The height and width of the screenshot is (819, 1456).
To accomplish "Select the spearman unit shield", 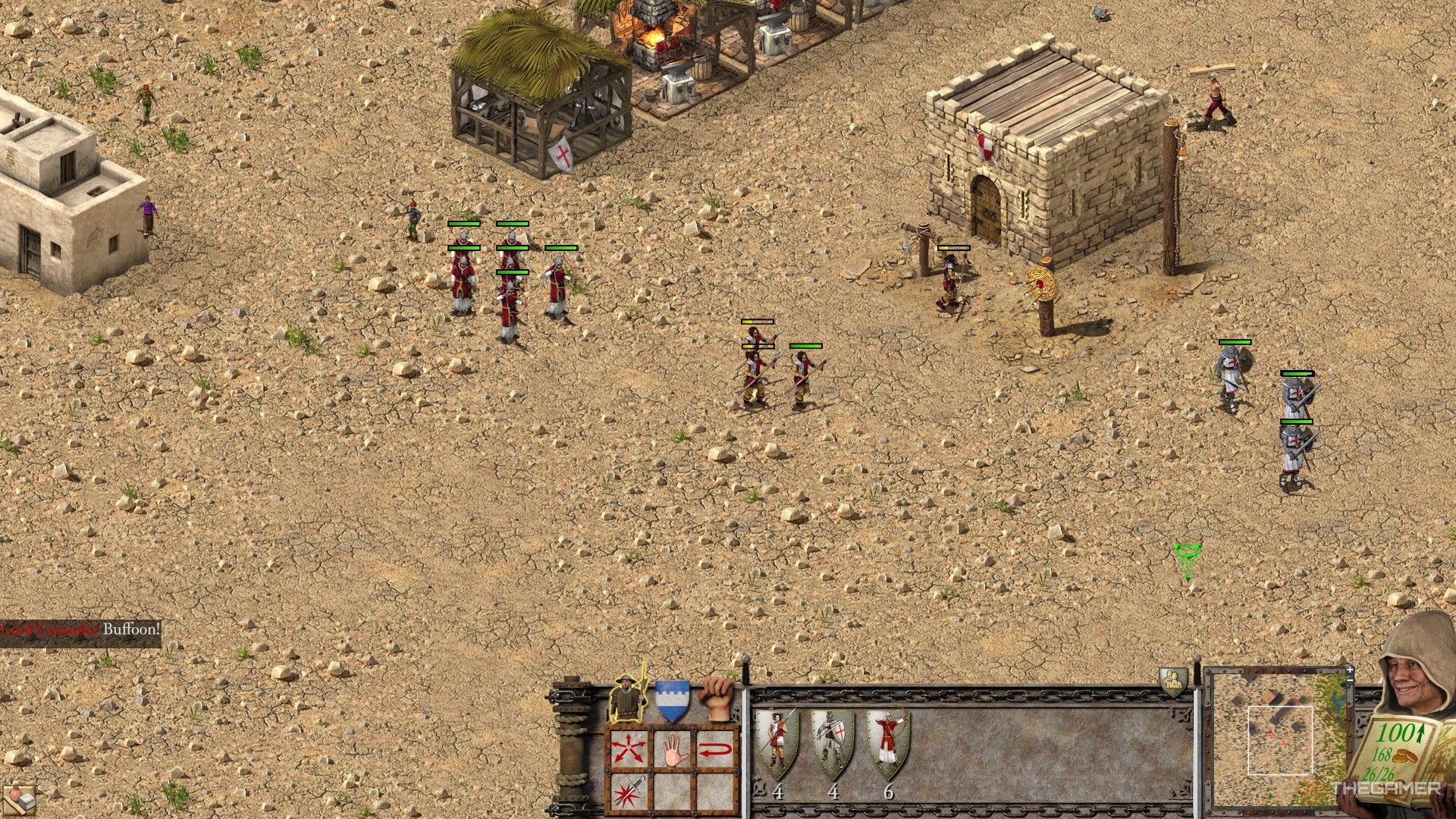I will pyautogui.click(x=777, y=745).
